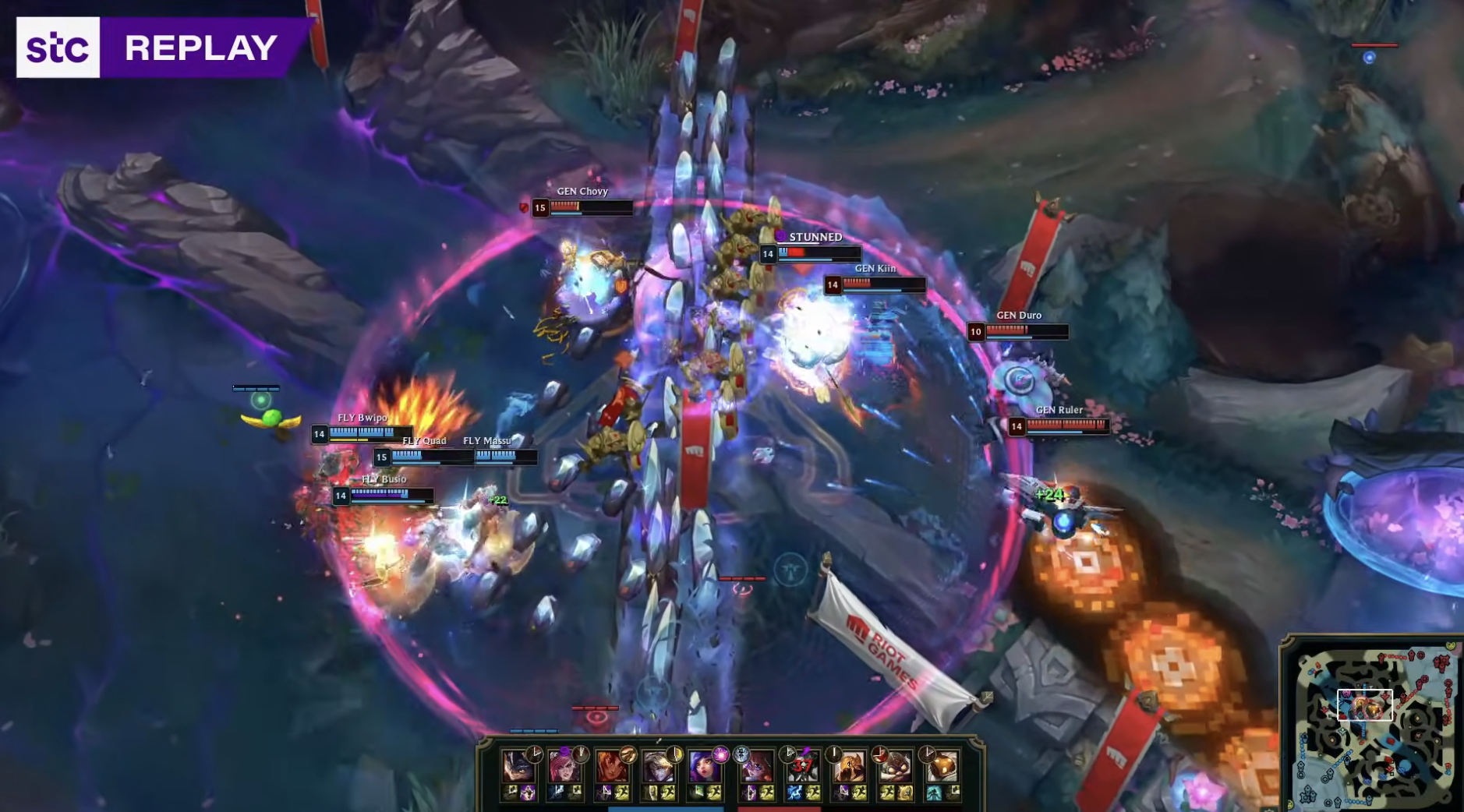Click the cooldown clock icon on the leftmost portrait

pos(533,753)
